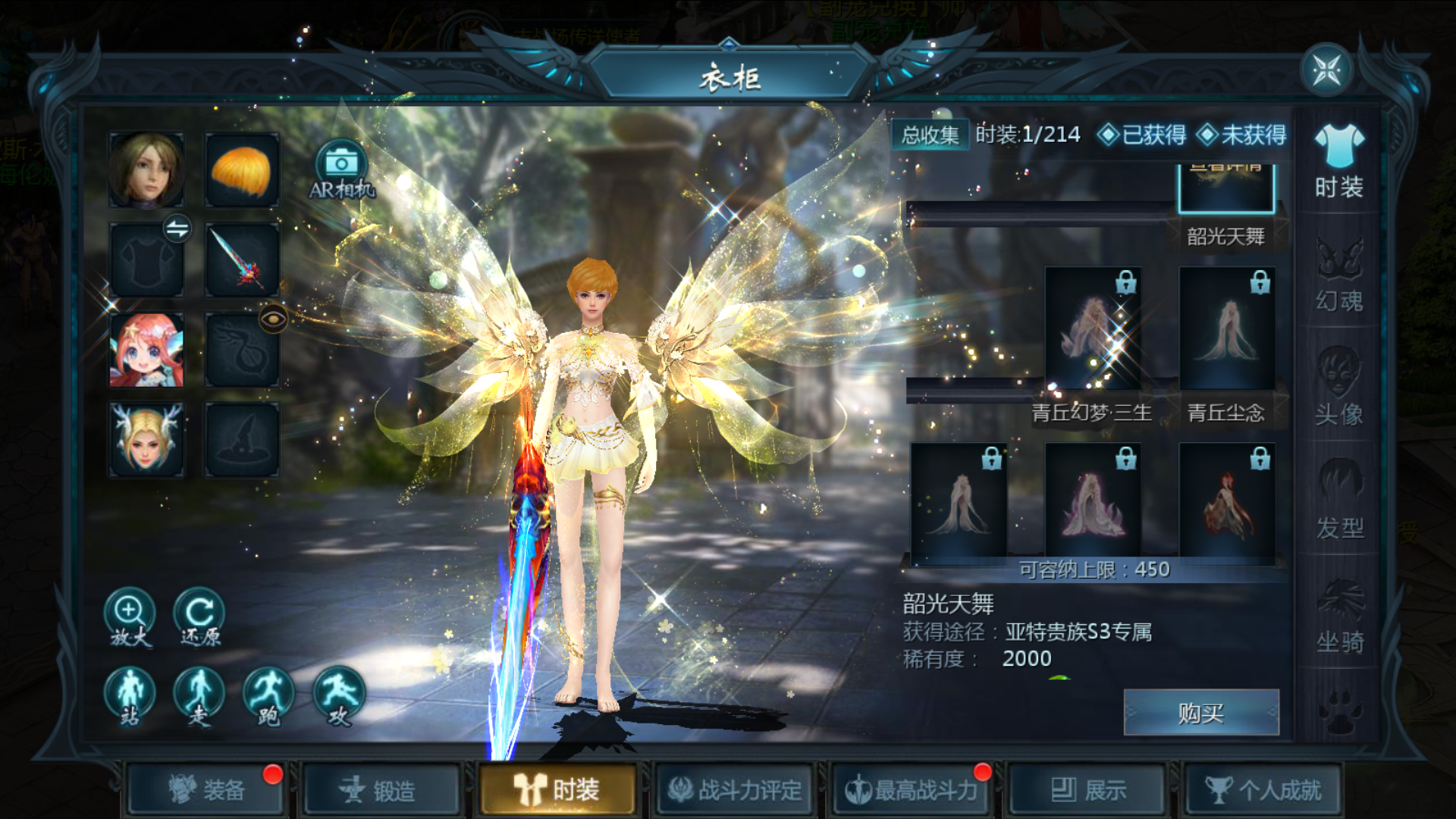Toggle the 未获得 filter

click(x=1242, y=135)
